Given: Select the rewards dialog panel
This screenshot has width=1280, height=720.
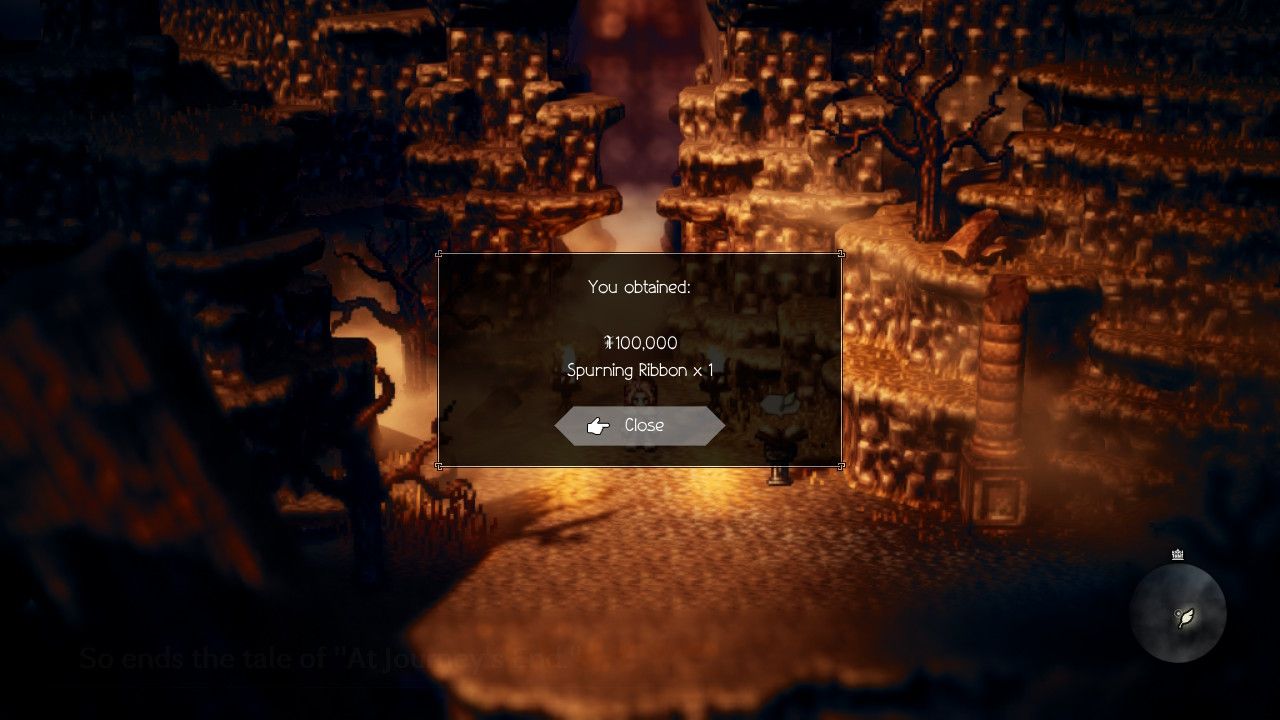Looking at the screenshot, I should pos(640,358).
